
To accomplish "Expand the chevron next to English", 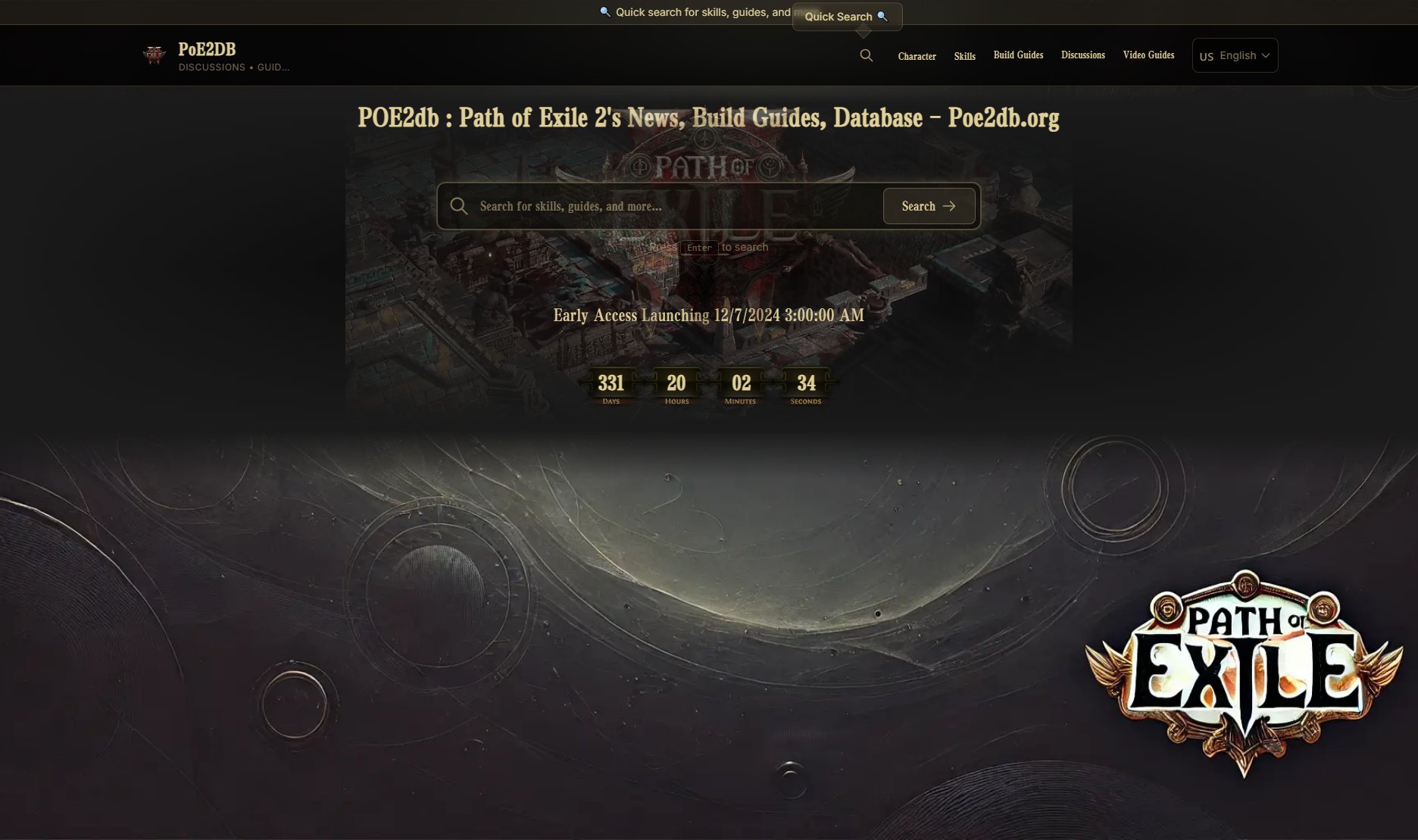I will click(x=1265, y=55).
